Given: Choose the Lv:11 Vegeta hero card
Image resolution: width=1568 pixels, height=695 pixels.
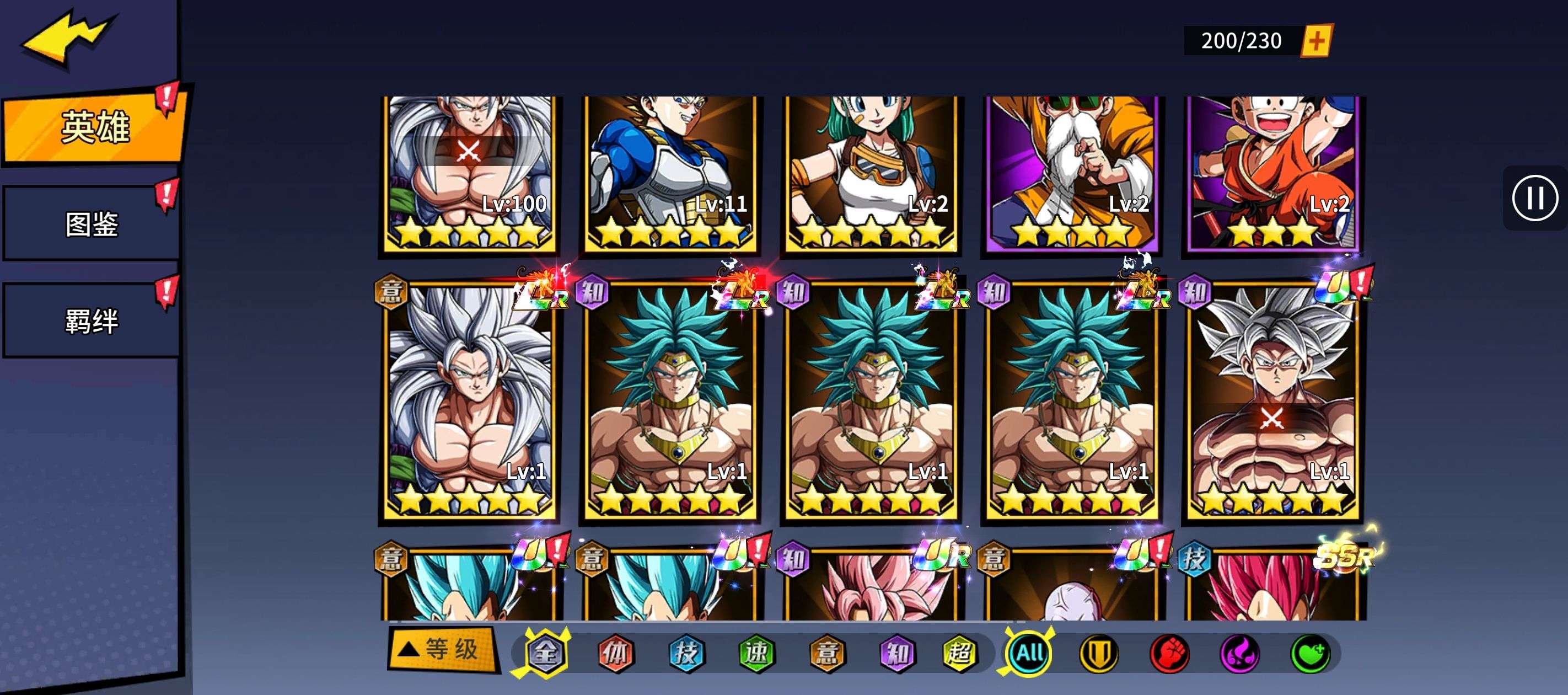Looking at the screenshot, I should tap(670, 174).
